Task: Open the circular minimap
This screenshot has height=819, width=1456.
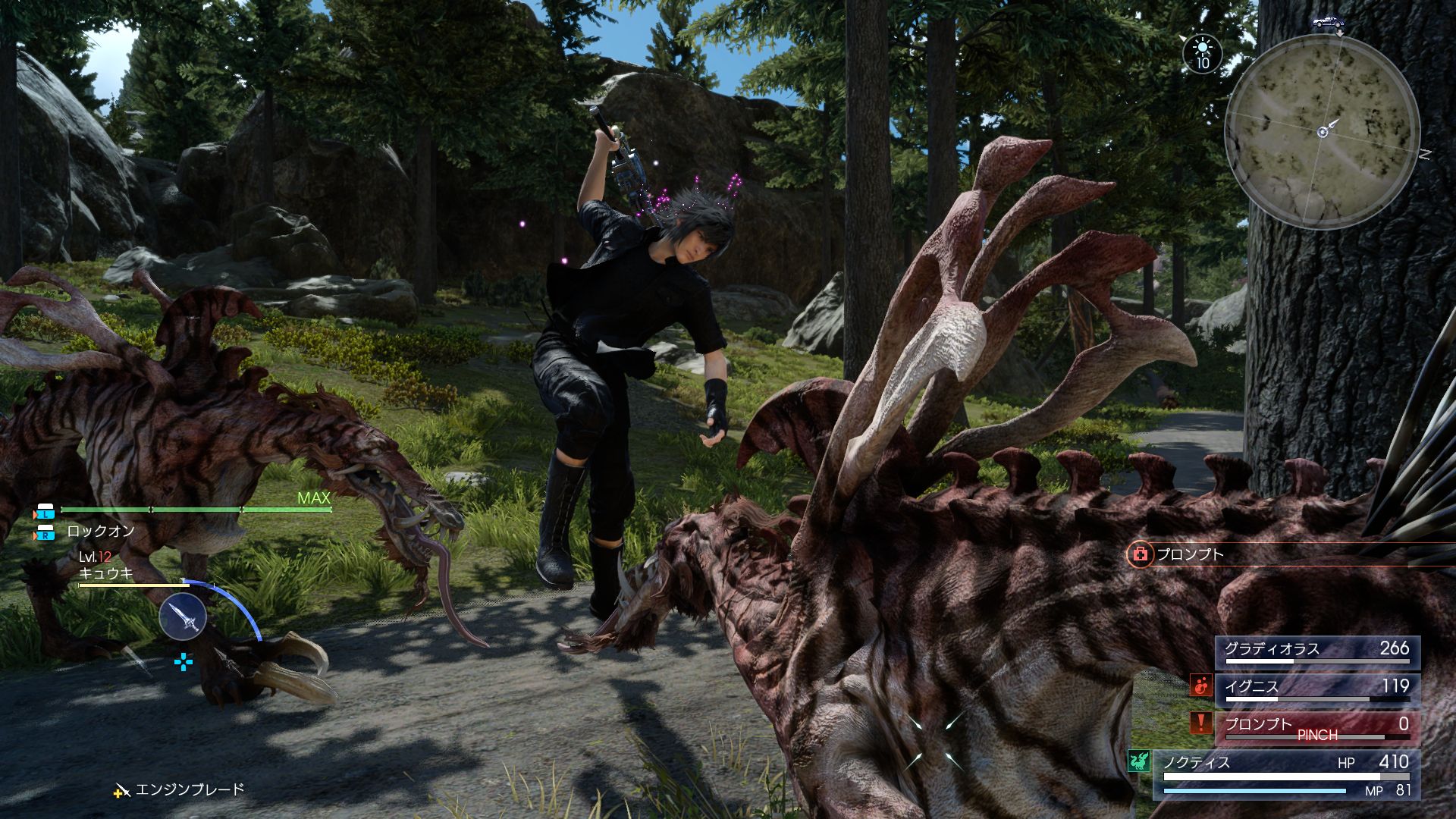Action: (x=1323, y=131)
